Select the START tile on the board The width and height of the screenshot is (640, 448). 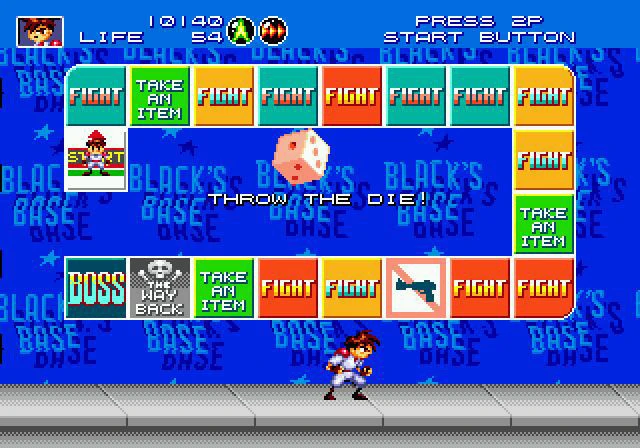[96, 160]
